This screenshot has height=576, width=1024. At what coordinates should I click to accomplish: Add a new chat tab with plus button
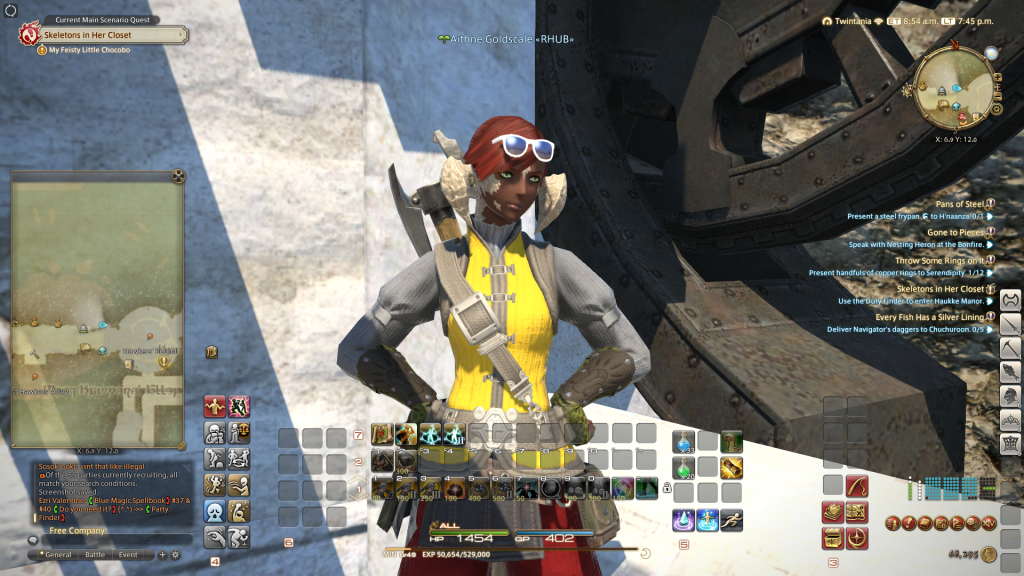[x=162, y=555]
